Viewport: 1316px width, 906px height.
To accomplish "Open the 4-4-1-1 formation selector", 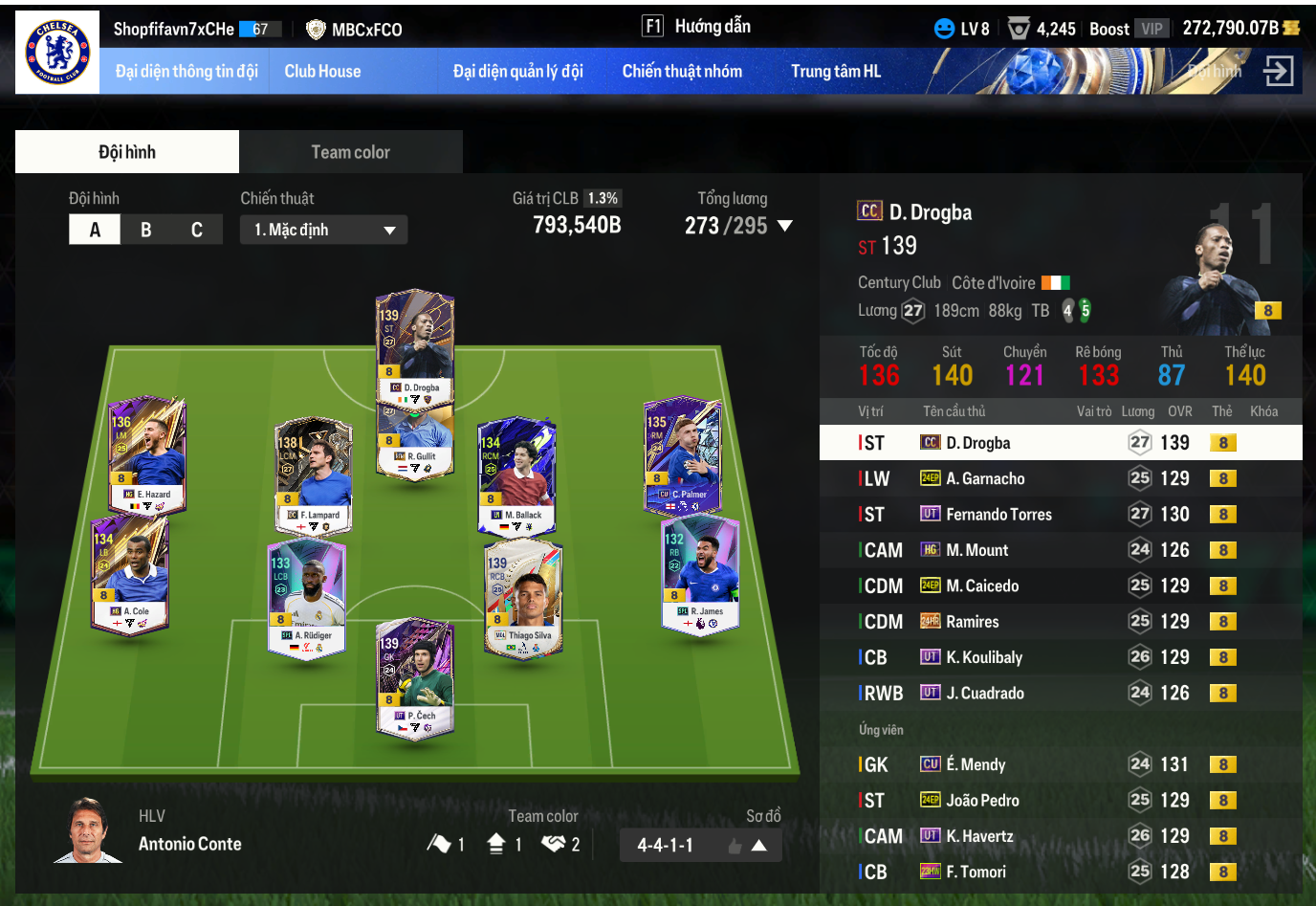I will [x=701, y=845].
